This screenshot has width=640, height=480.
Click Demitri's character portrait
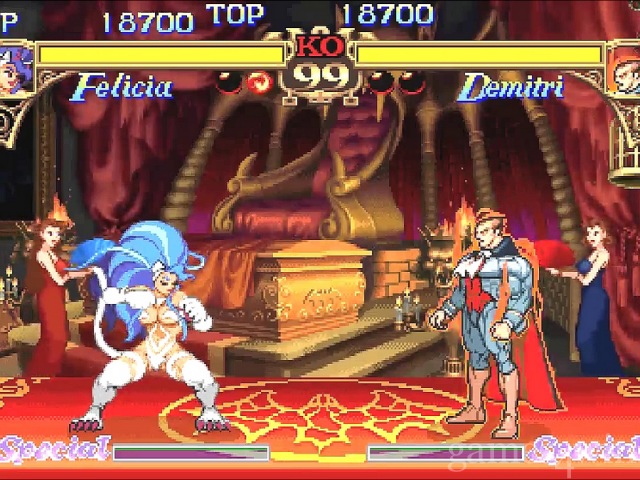[625, 68]
